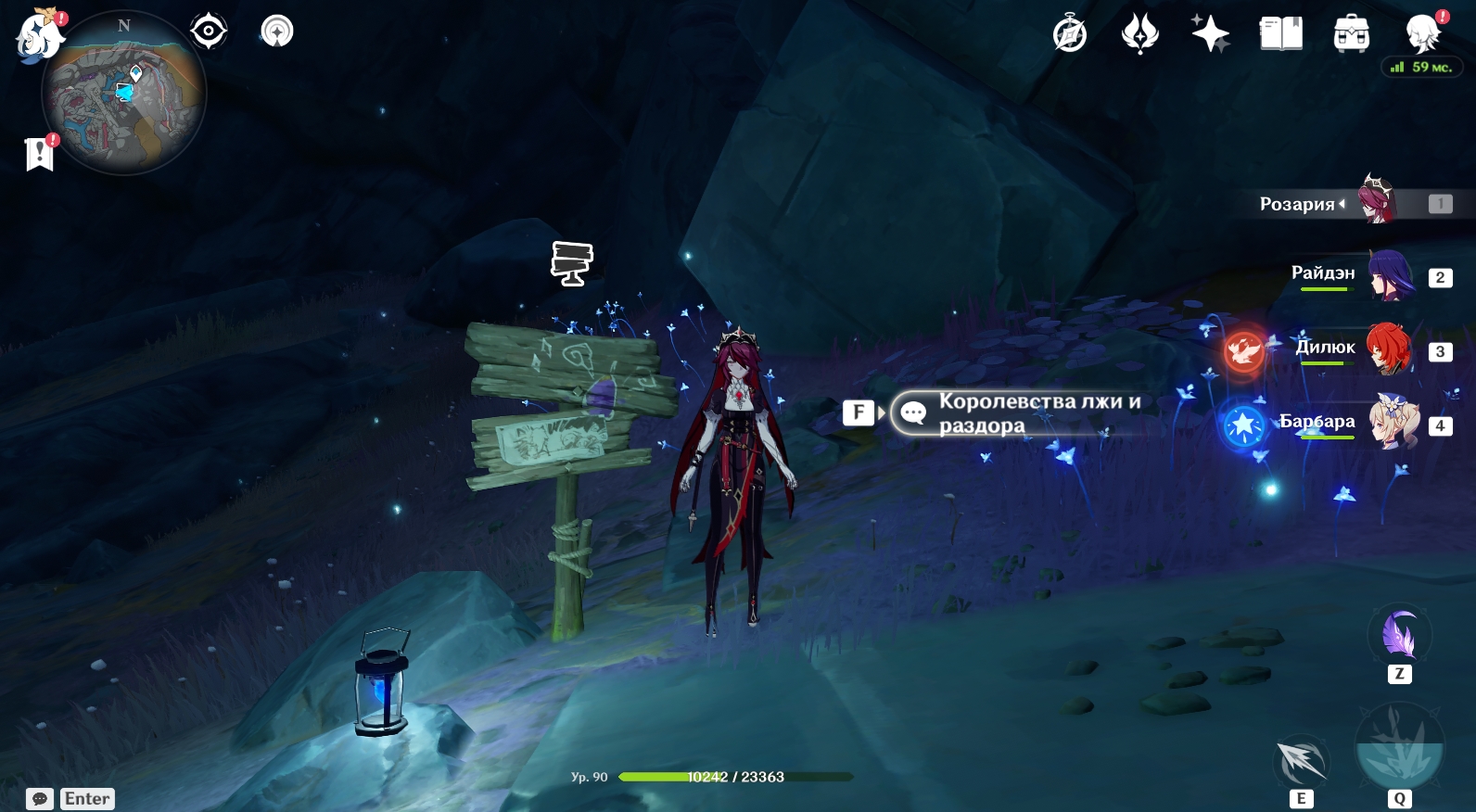
Task: Open the Wish star icon
Action: pos(1210,34)
